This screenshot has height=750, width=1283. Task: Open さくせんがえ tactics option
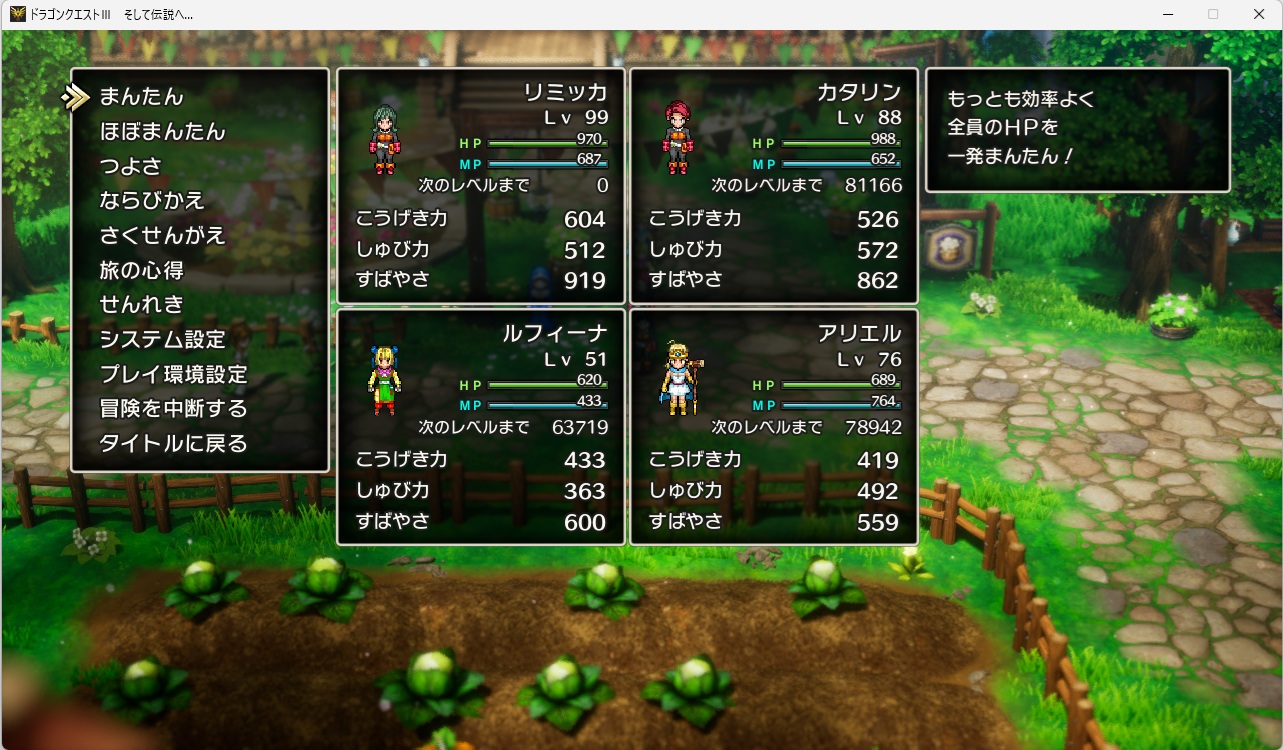pyautogui.click(x=163, y=236)
